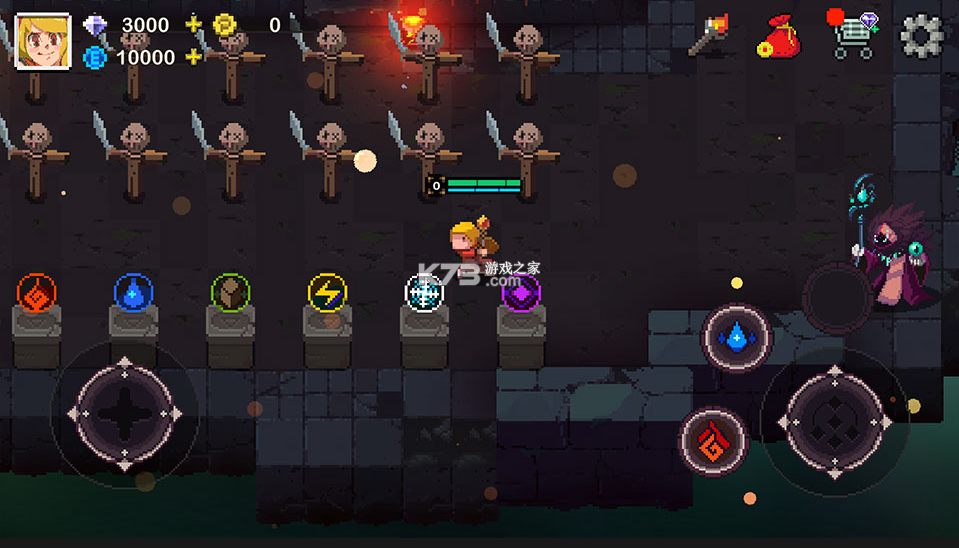The height and width of the screenshot is (548, 959).
Task: Open the red loot bag
Action: pyautogui.click(x=778, y=37)
